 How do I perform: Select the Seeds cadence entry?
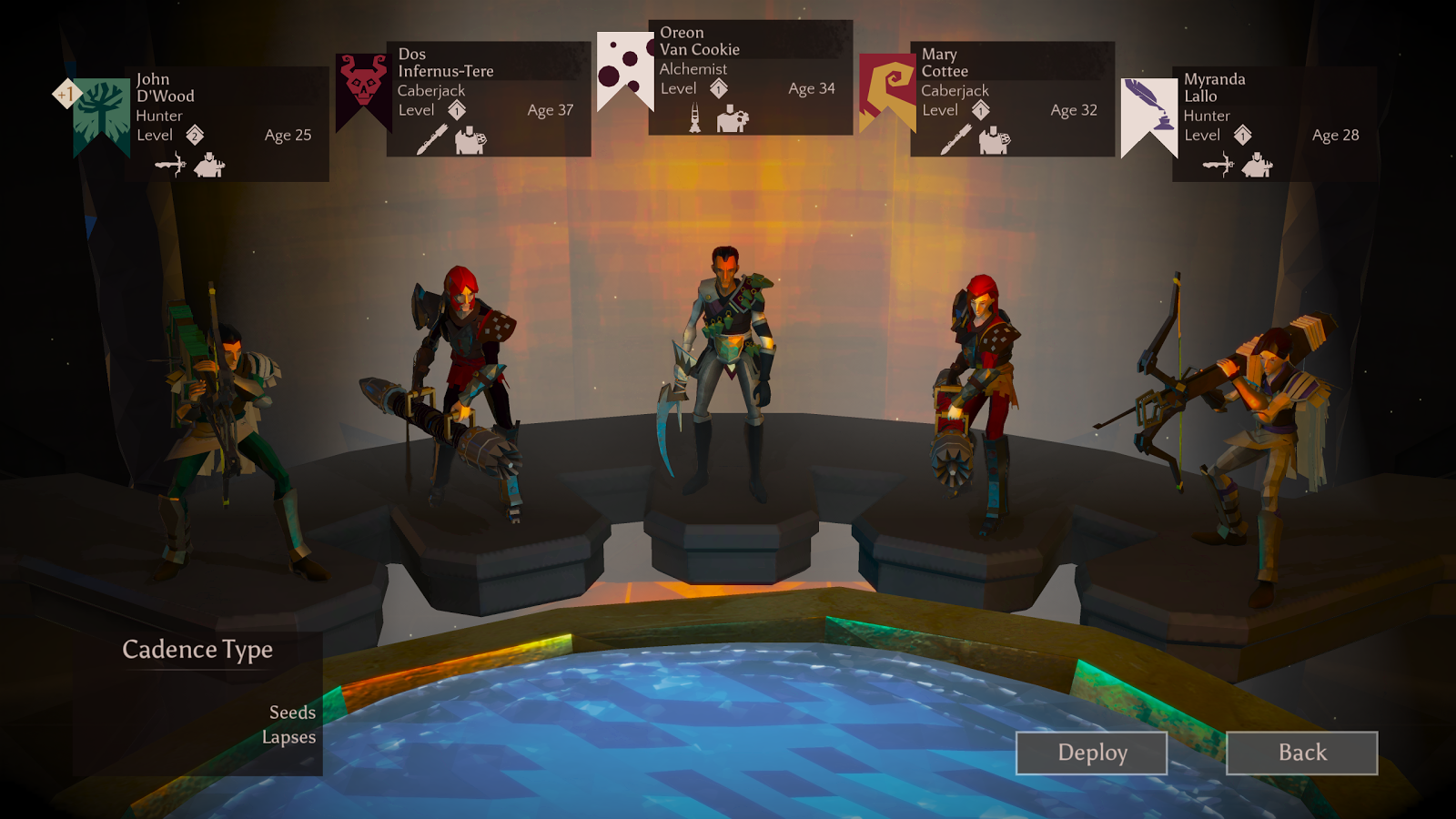pos(292,713)
